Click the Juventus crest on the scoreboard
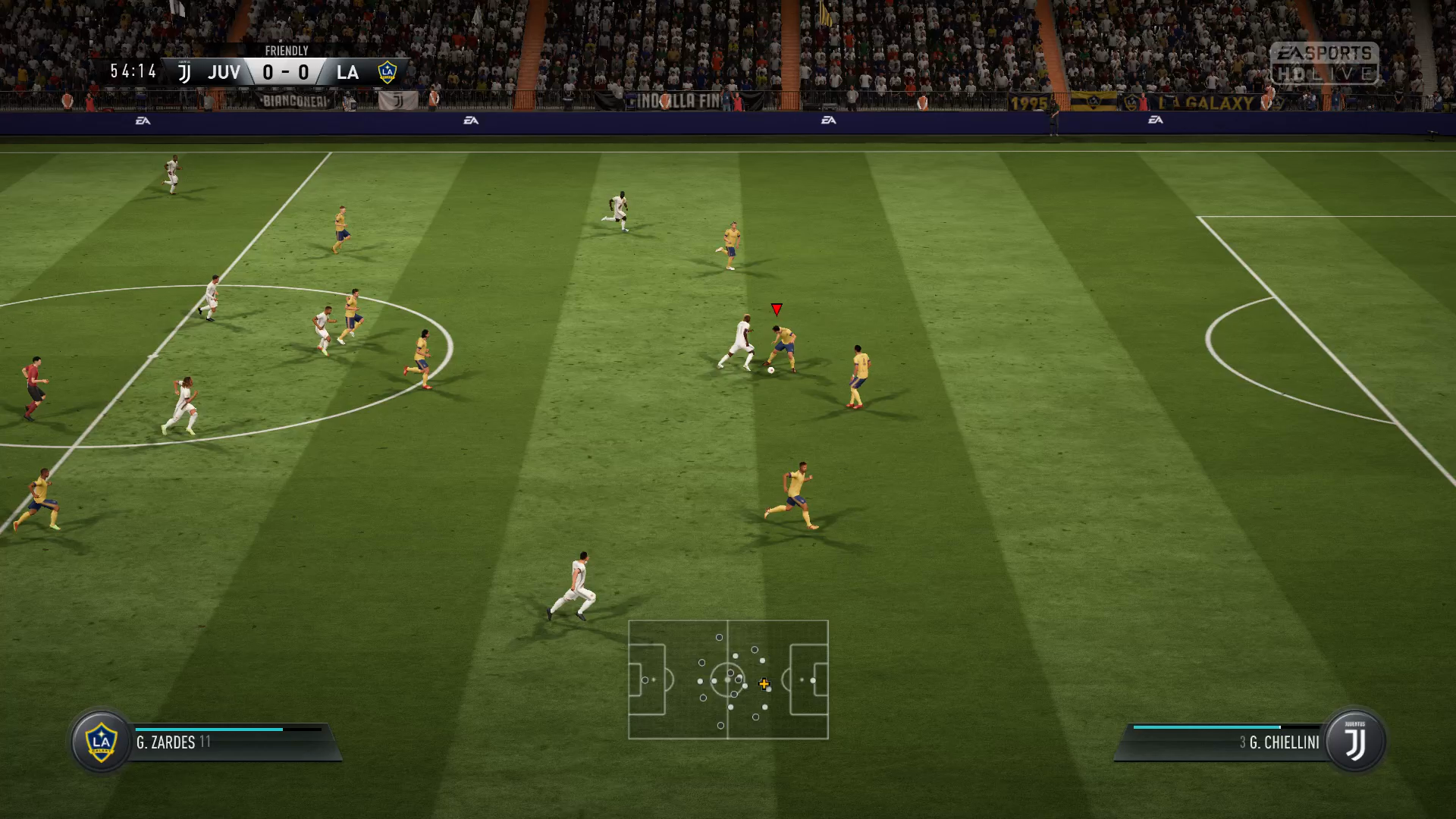 pyautogui.click(x=184, y=72)
